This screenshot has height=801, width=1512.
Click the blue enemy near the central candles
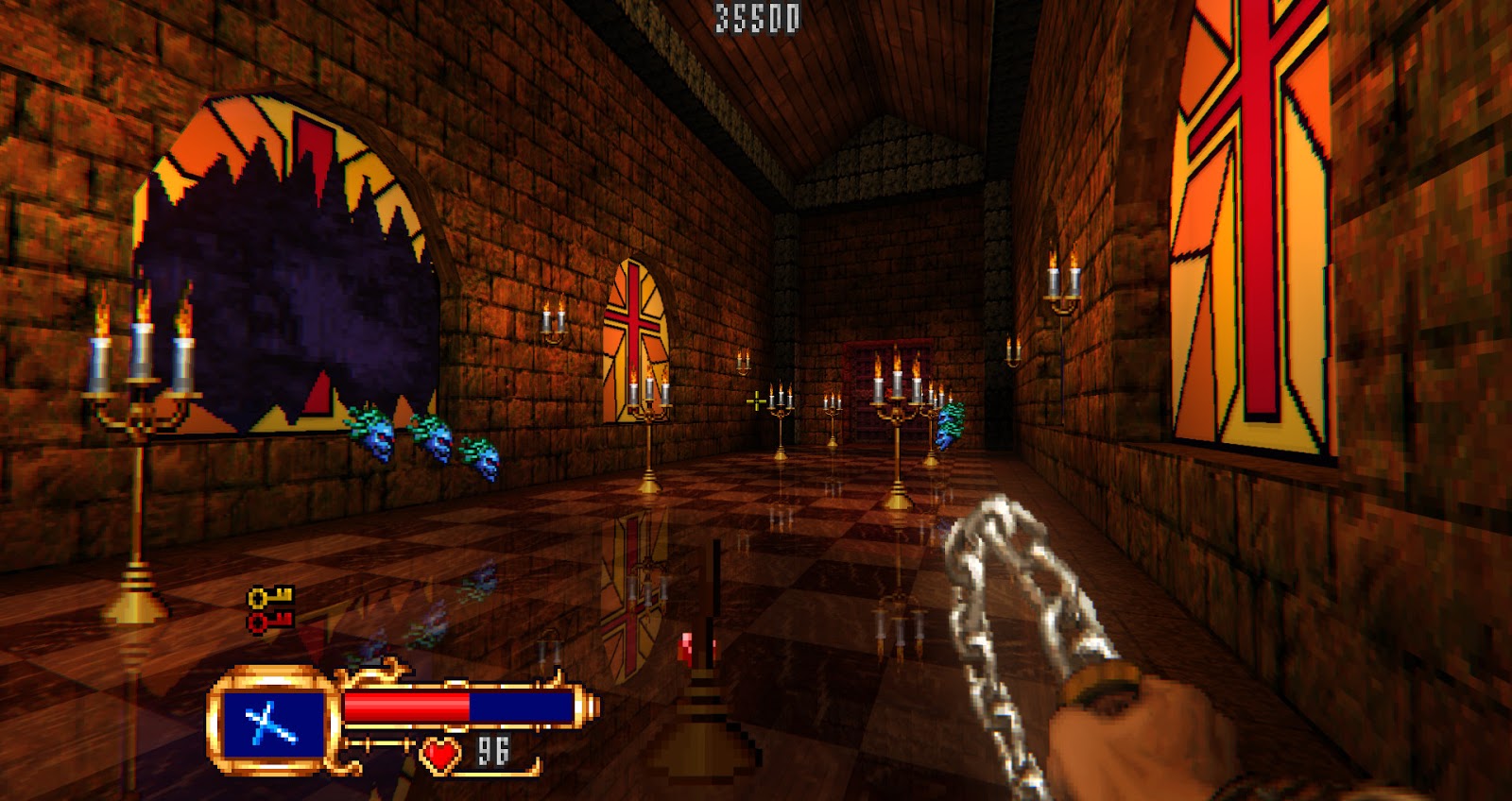(948, 425)
